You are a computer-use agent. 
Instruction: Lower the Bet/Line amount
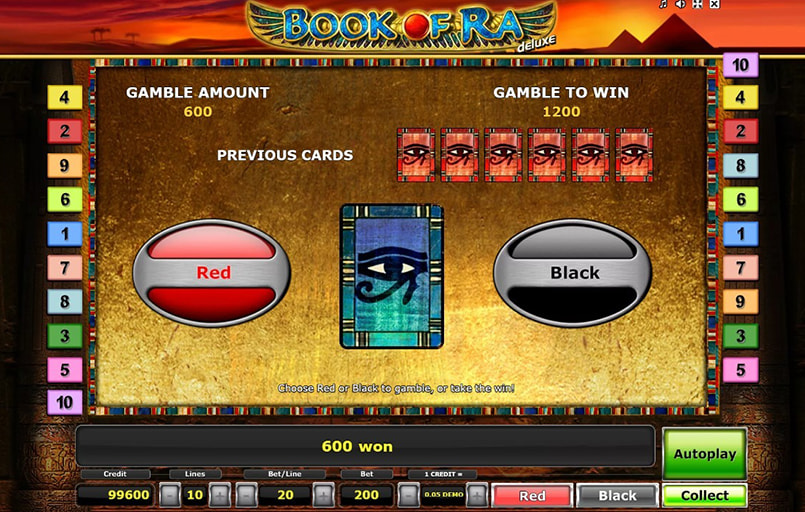[247, 495]
